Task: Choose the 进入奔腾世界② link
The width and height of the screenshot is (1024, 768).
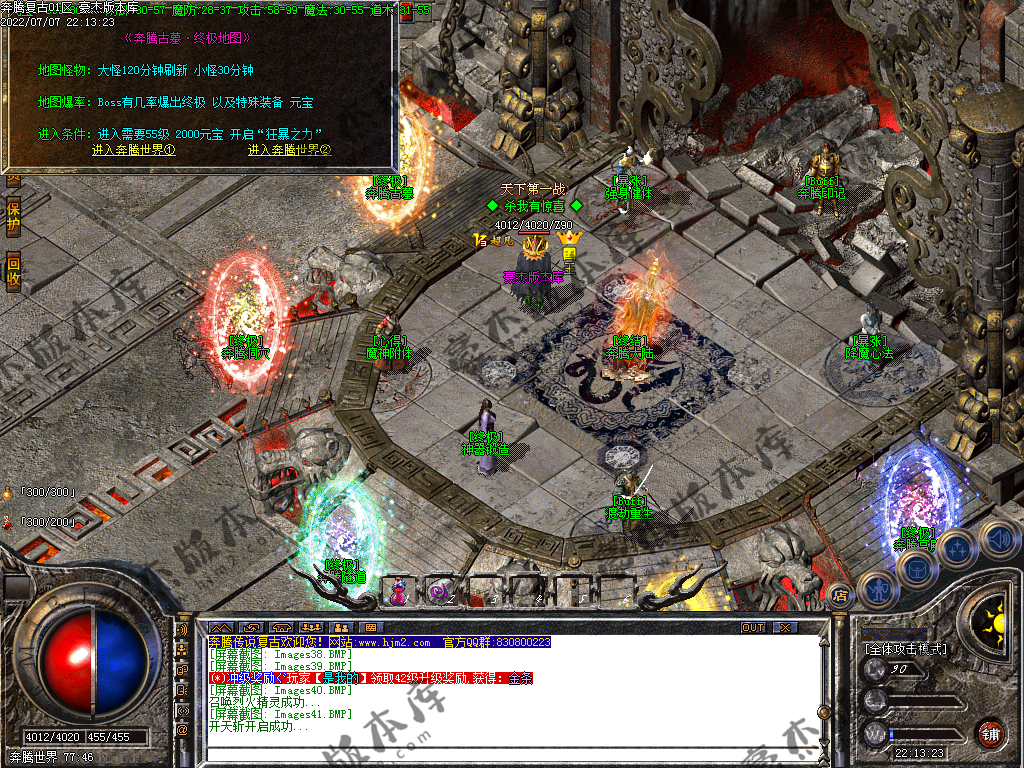Action: point(289,150)
